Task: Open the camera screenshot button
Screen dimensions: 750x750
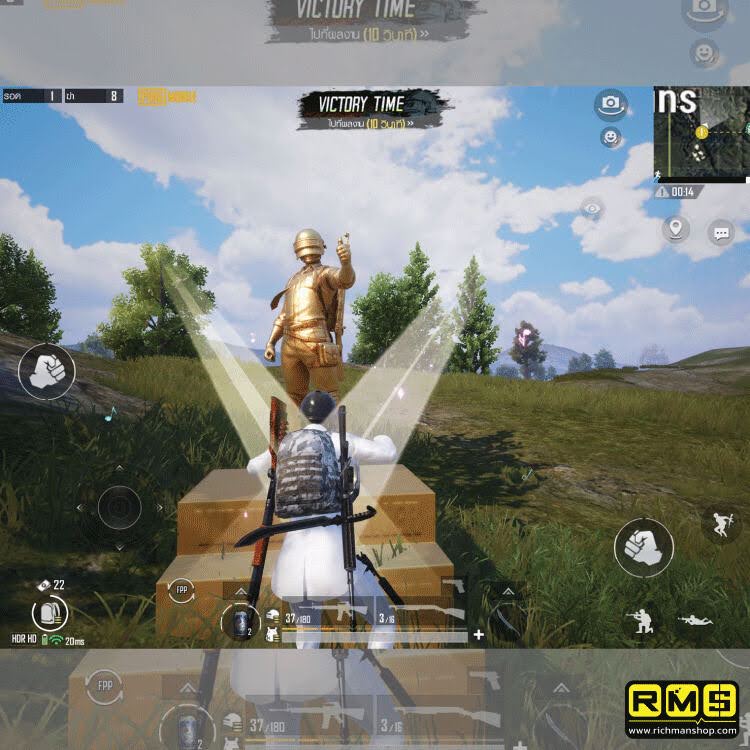Action: pyautogui.click(x=608, y=104)
